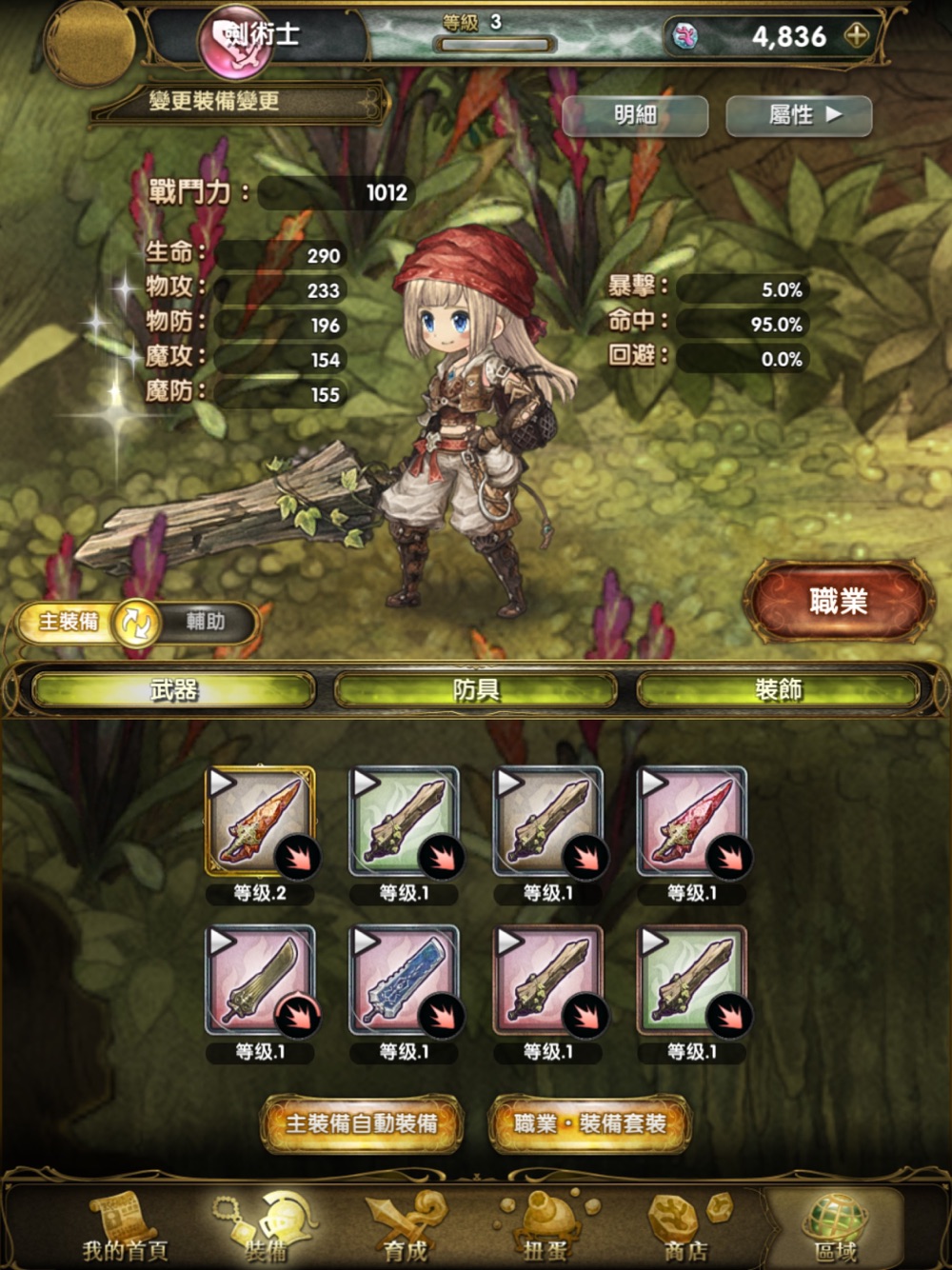Open 職業・裝備套裝 equipment sets
The image size is (952, 1270).
(x=590, y=1124)
